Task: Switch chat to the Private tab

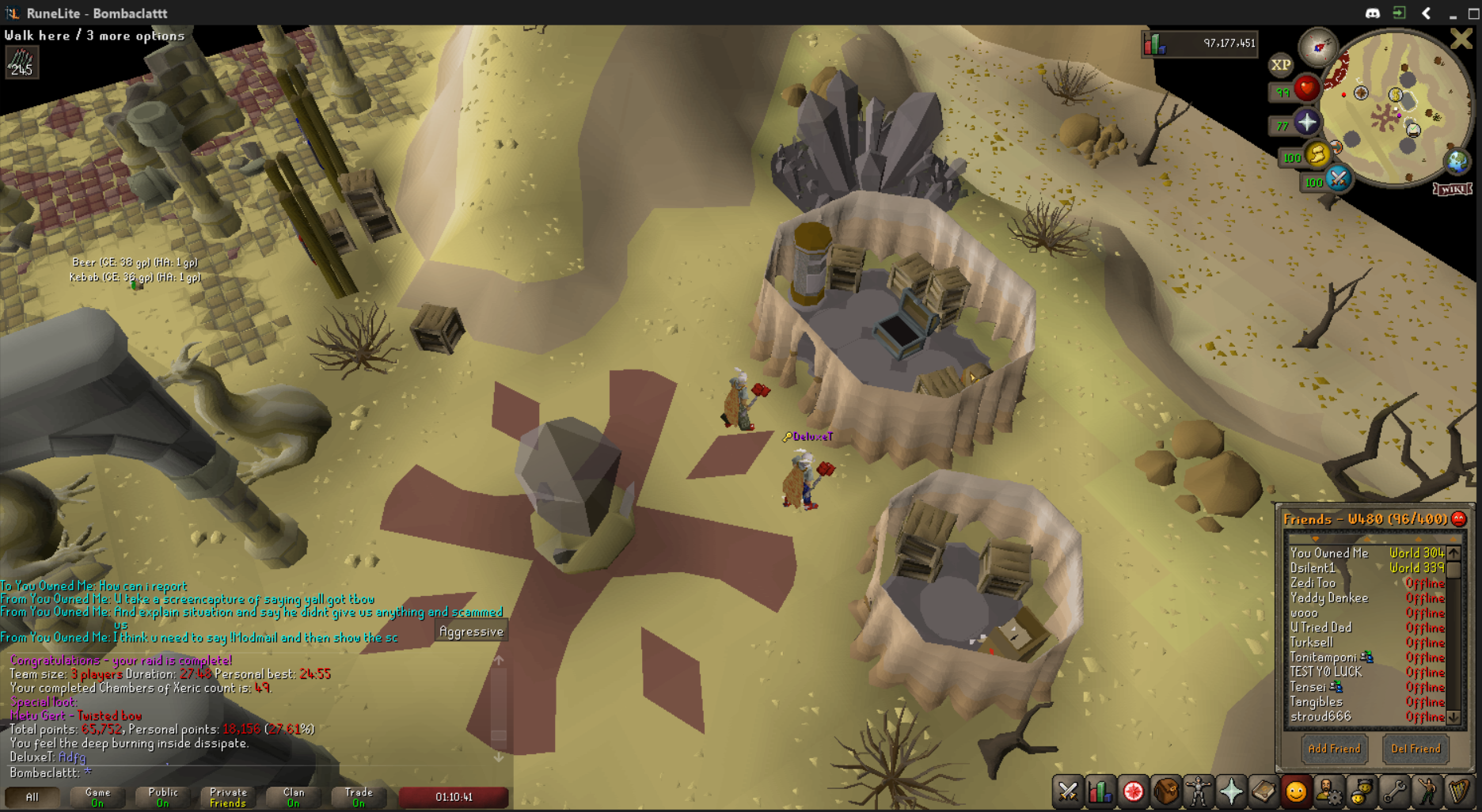Action: pyautogui.click(x=228, y=797)
